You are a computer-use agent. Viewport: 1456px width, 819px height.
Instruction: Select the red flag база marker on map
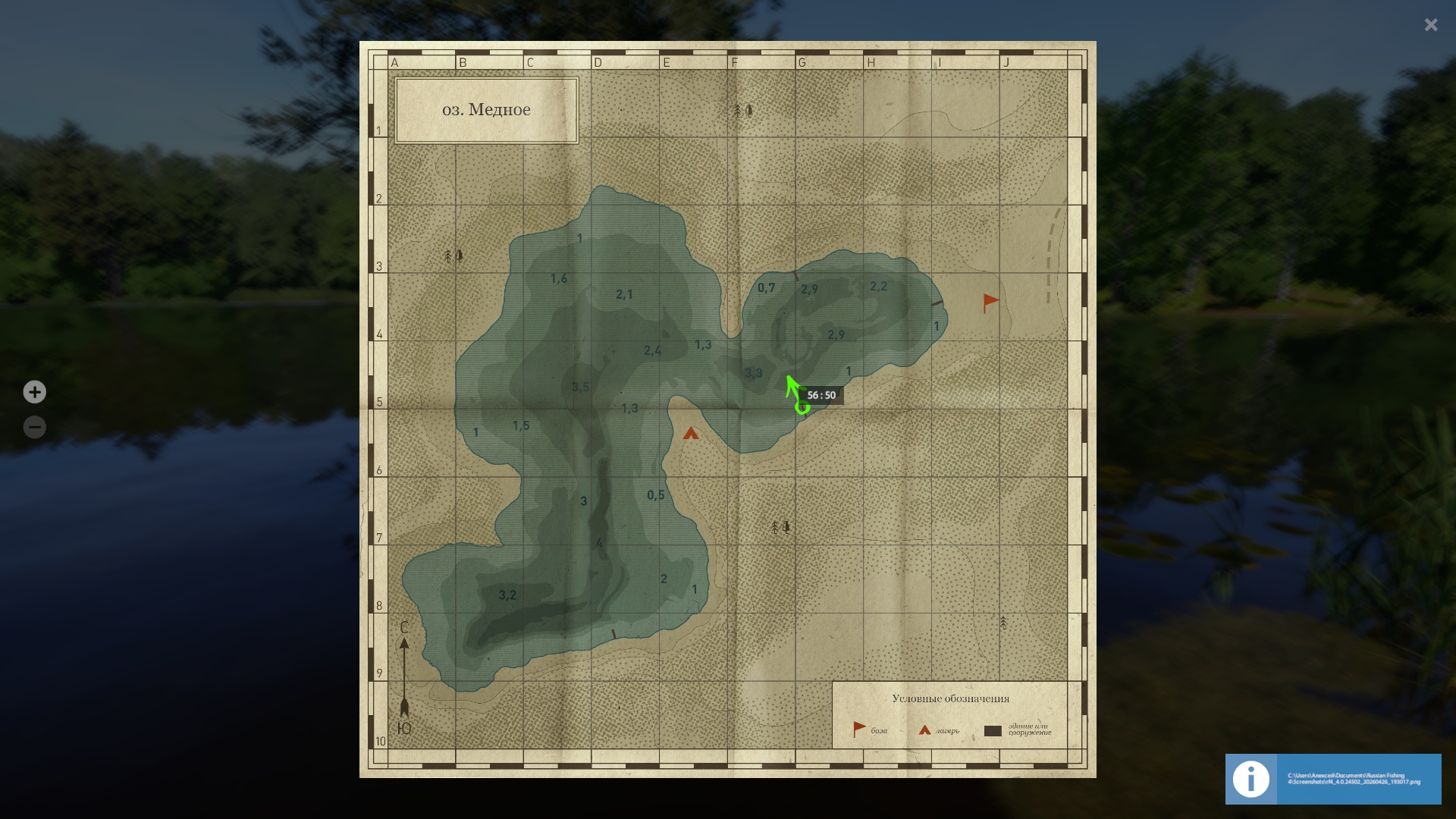[x=988, y=300]
